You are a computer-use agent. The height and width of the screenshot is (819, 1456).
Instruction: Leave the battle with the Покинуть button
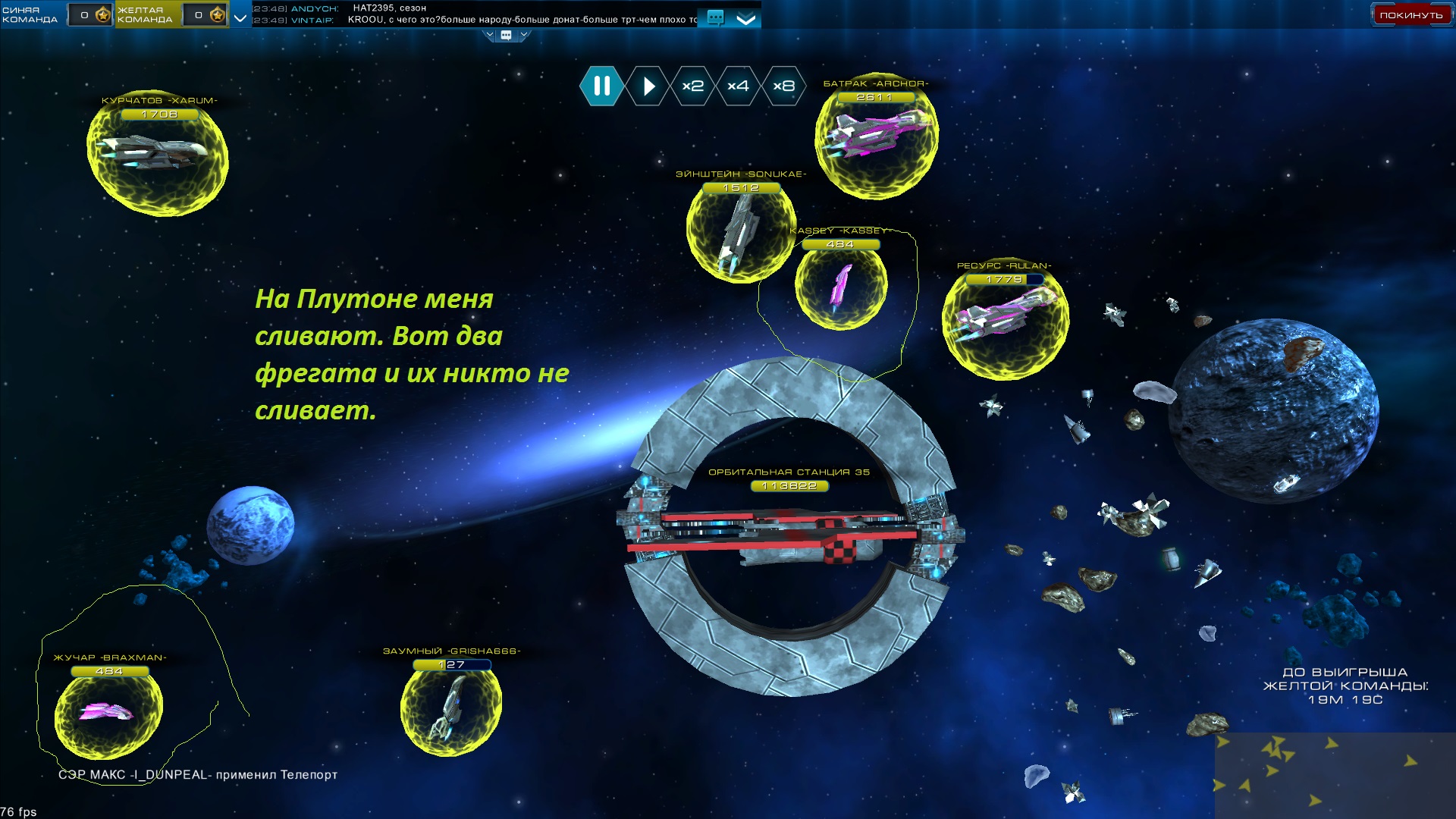1410,15
